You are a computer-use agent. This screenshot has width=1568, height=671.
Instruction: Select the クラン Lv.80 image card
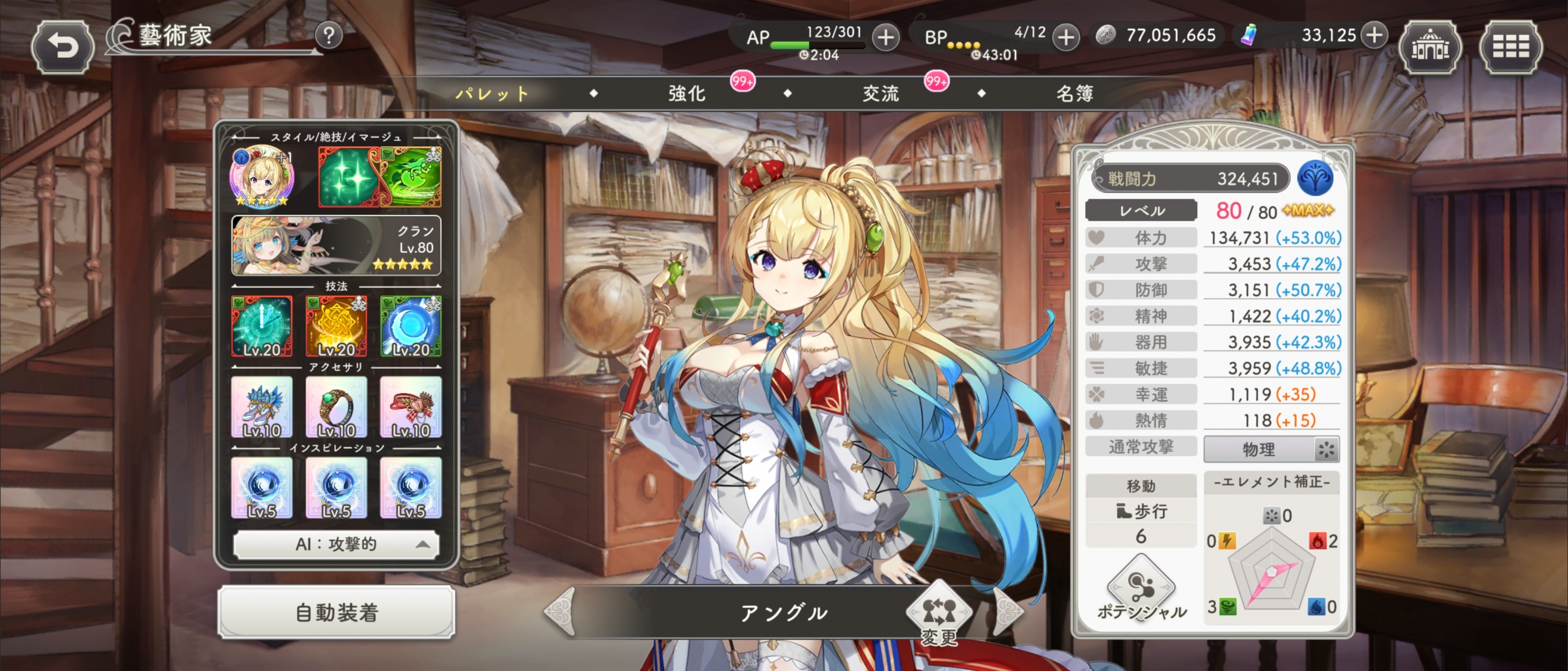coord(336,246)
